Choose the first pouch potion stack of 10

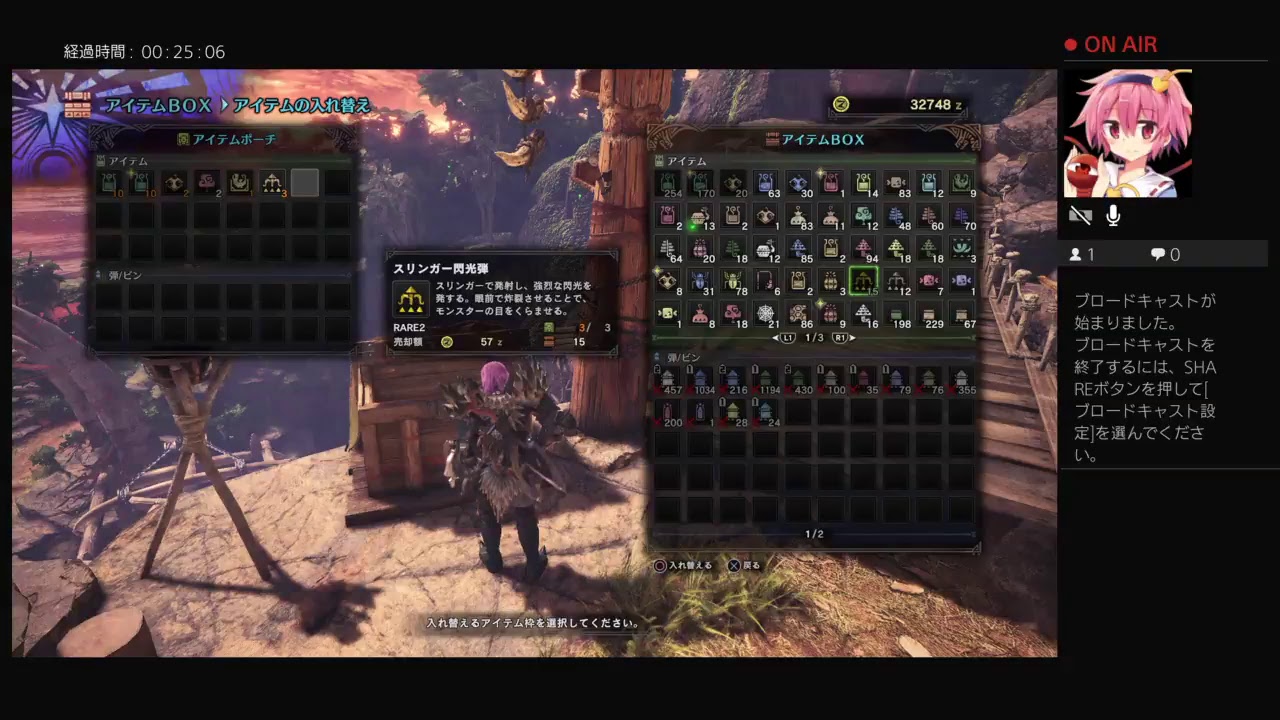pyautogui.click(x=108, y=183)
